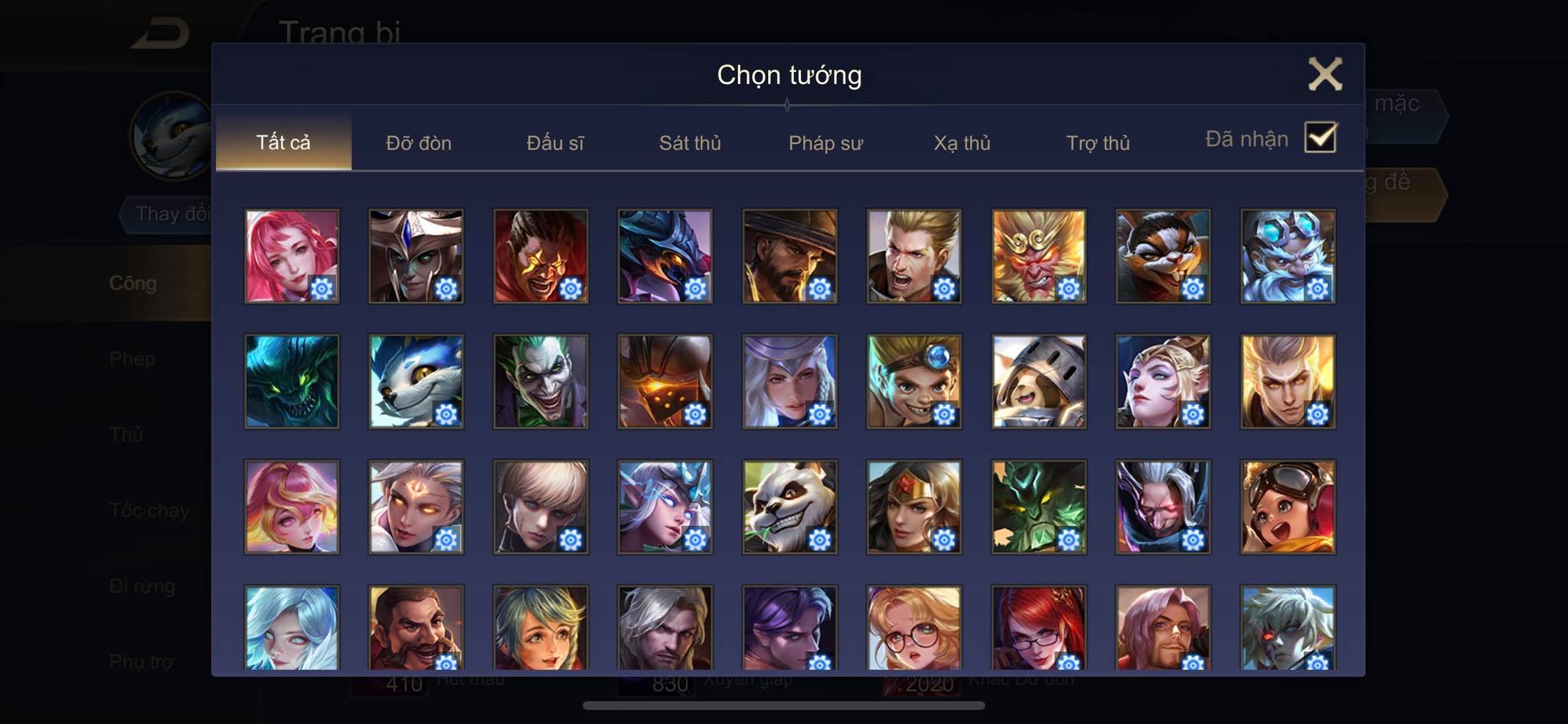
Task: Select the dwarf with blue goggles hero
Action: 1288,256
